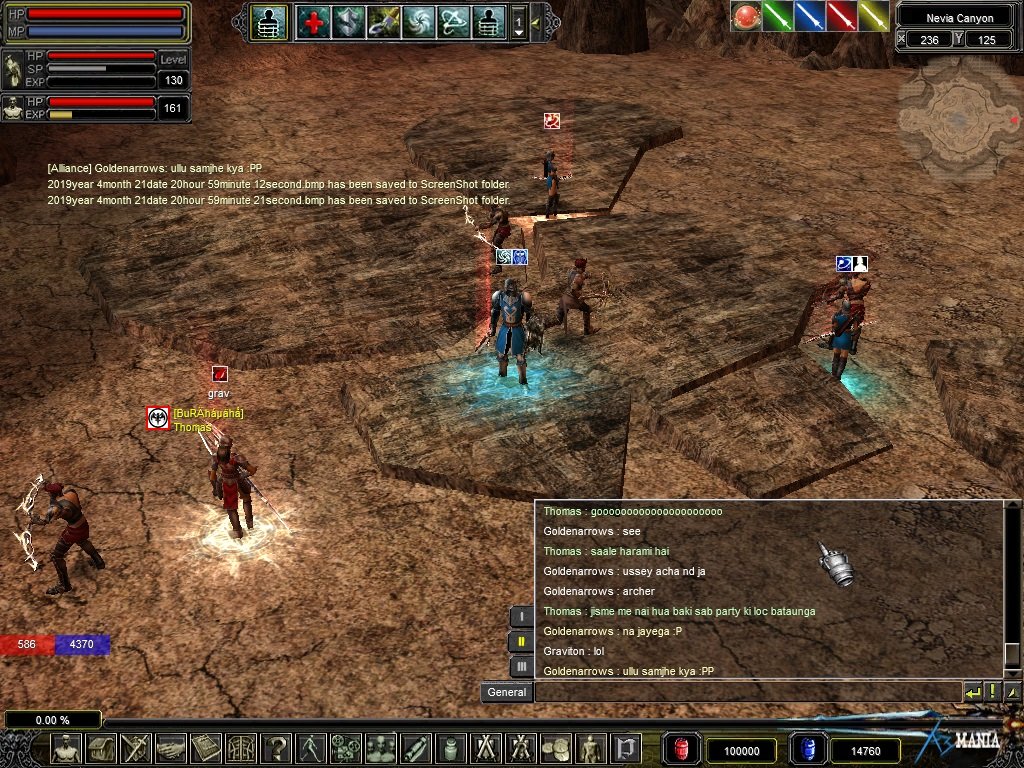Open the General chat channel selector
Image resolution: width=1024 pixels, height=768 pixels.
[507, 692]
